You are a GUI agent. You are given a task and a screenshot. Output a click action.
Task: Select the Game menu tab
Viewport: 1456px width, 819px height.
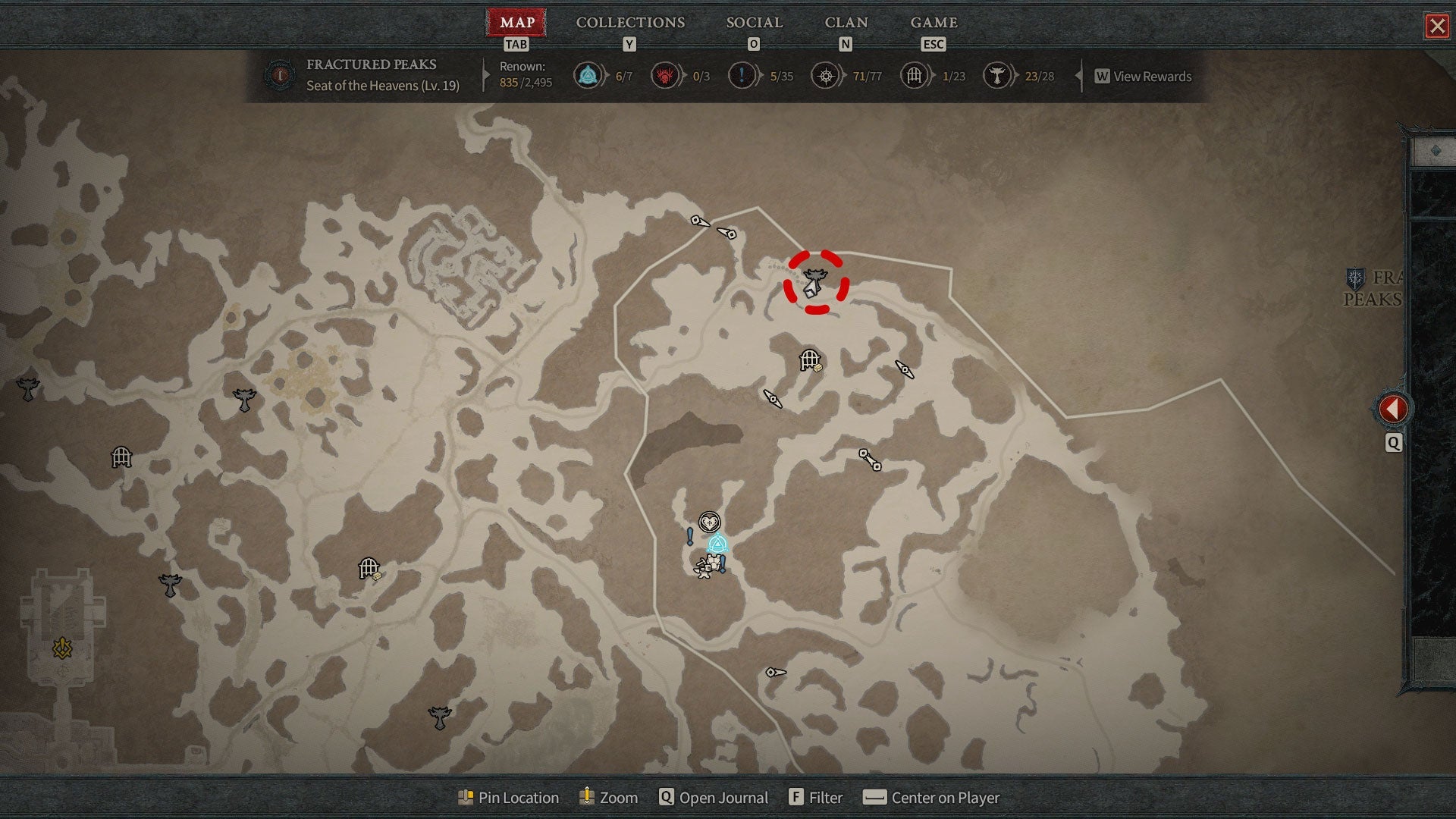(934, 23)
